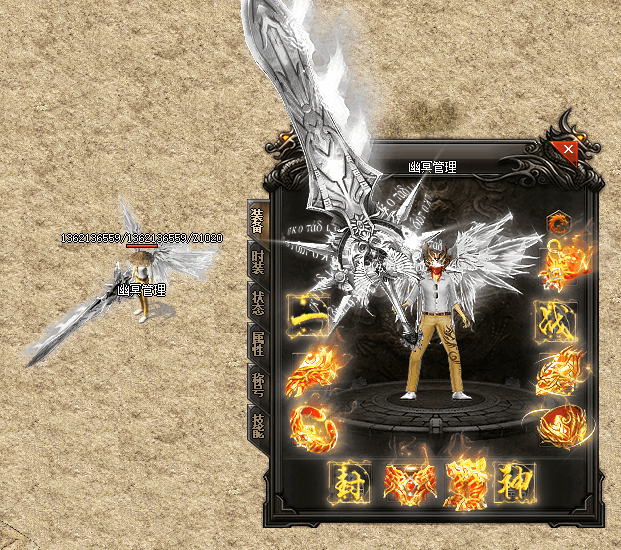621x550 pixels.
Task: Select the 属性 attributes tab
Action: pos(257,344)
